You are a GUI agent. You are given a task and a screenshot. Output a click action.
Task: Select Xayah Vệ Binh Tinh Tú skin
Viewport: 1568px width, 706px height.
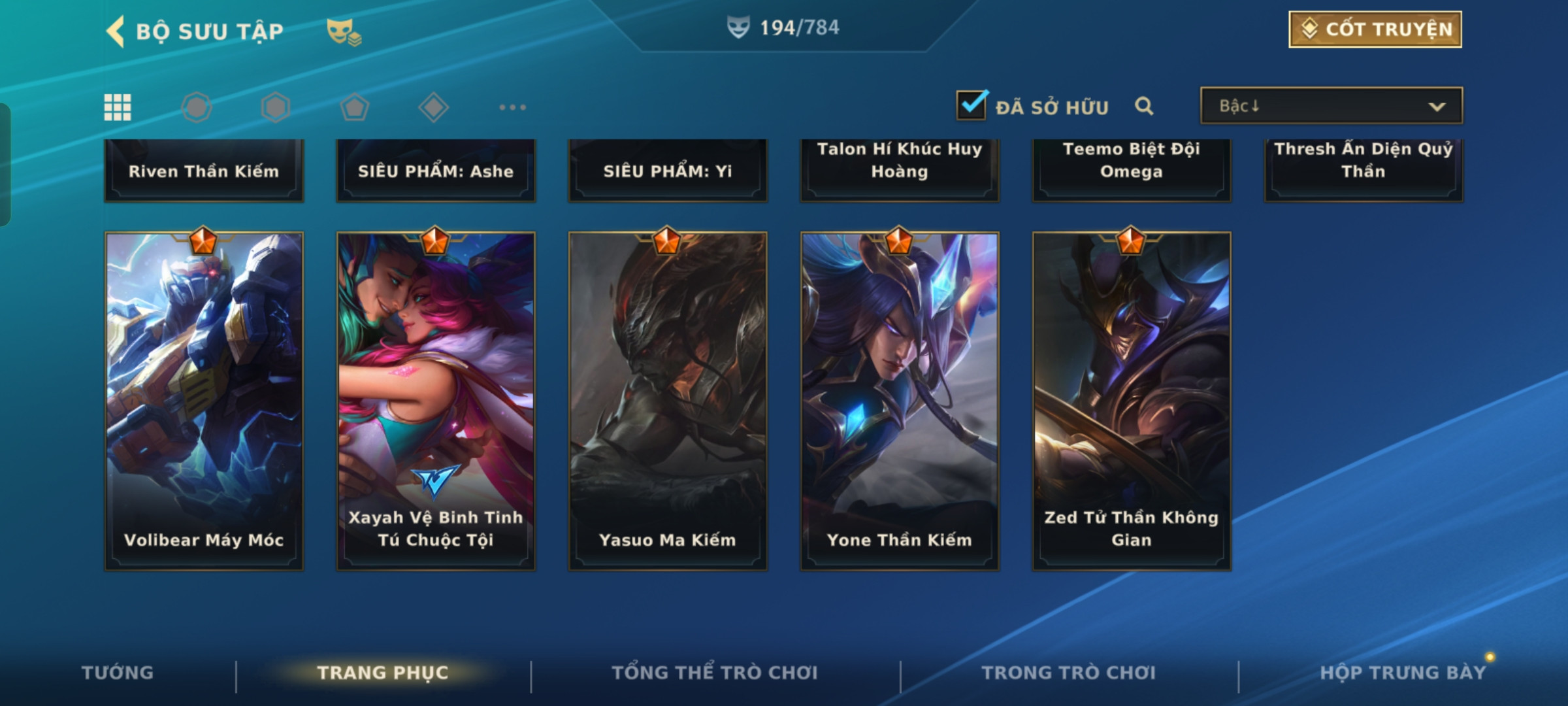pos(436,400)
